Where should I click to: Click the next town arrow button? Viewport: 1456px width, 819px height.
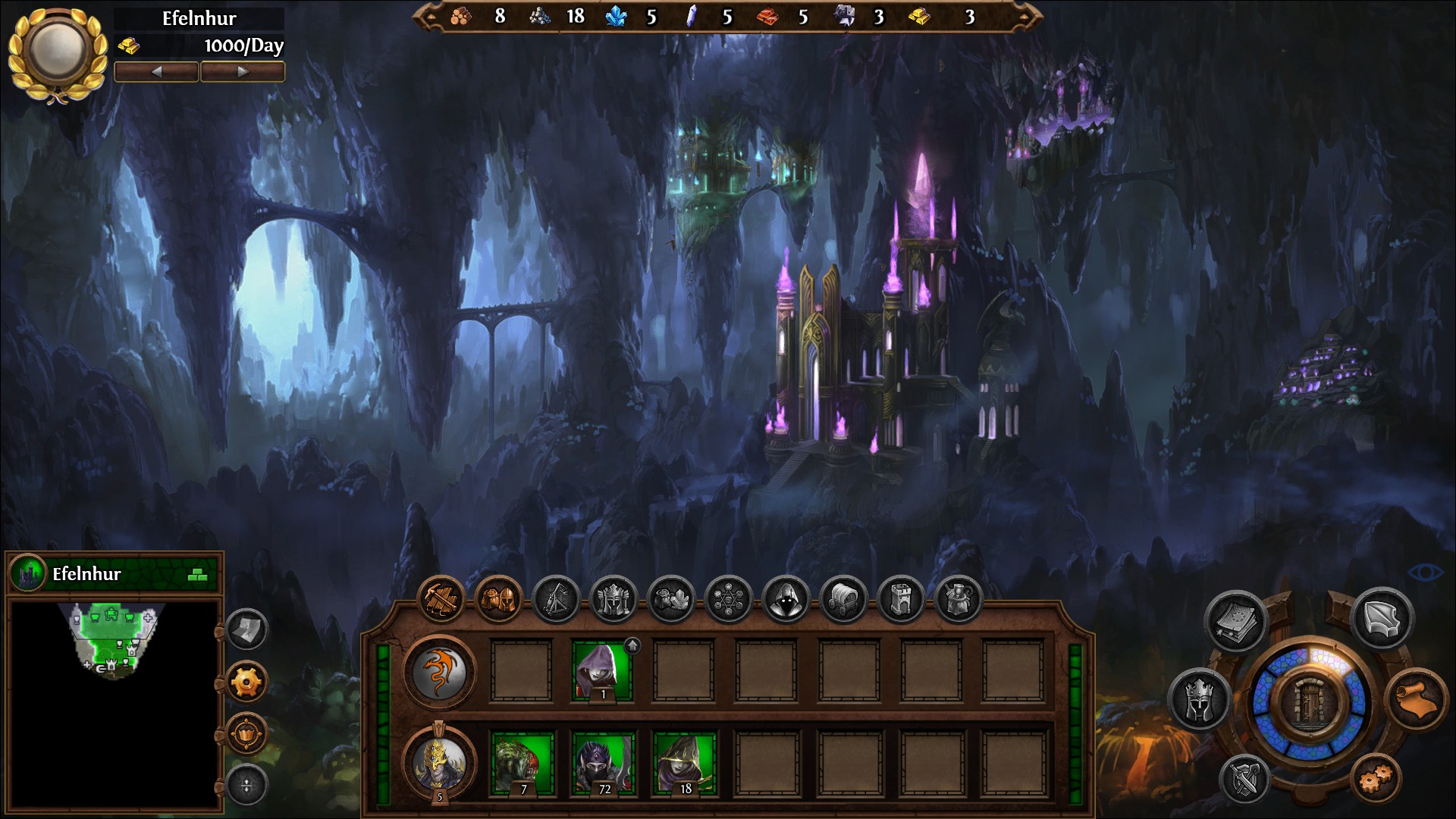coord(243,72)
